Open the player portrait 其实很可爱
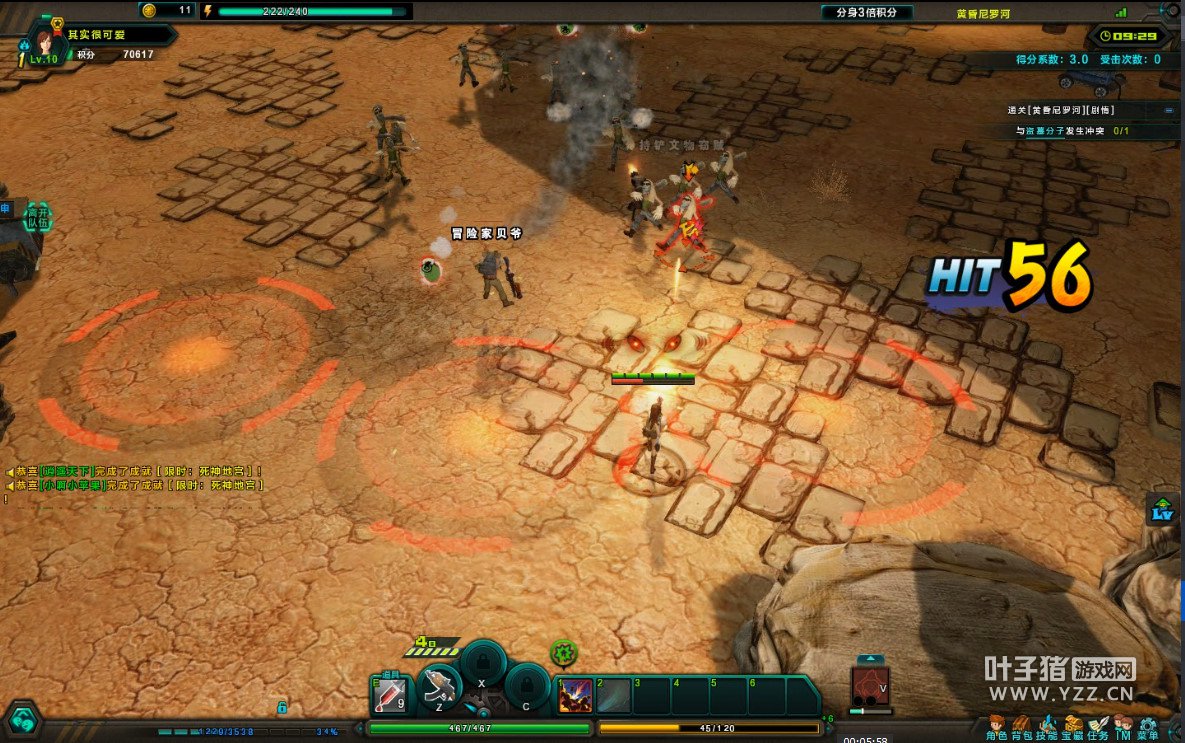This screenshot has height=743, width=1185. click(x=44, y=40)
